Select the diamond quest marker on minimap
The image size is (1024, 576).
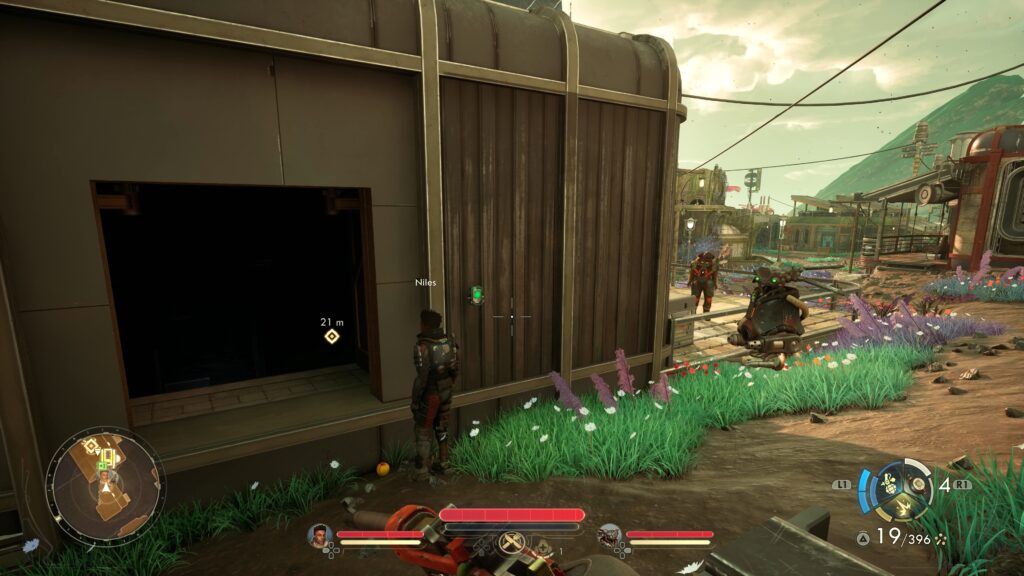point(90,446)
